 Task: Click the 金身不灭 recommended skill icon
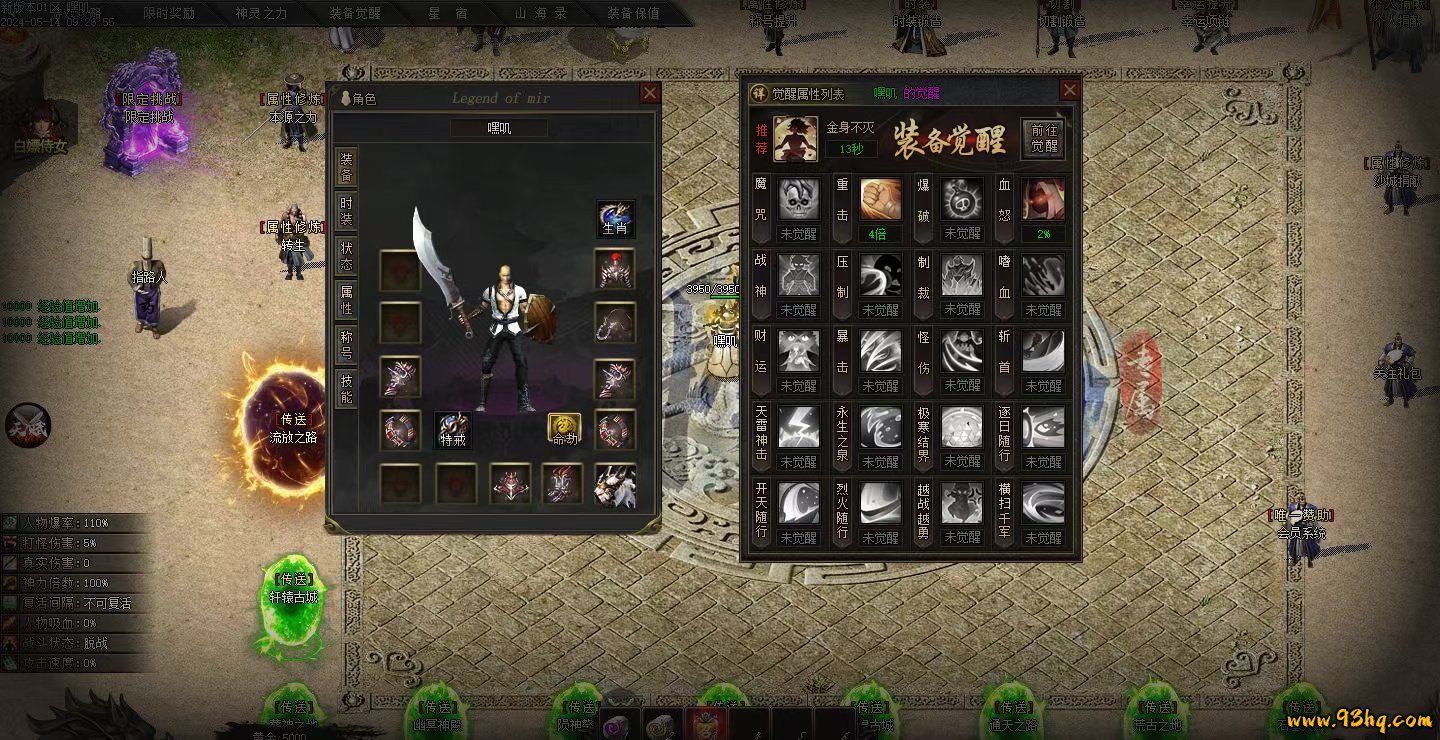(x=796, y=138)
